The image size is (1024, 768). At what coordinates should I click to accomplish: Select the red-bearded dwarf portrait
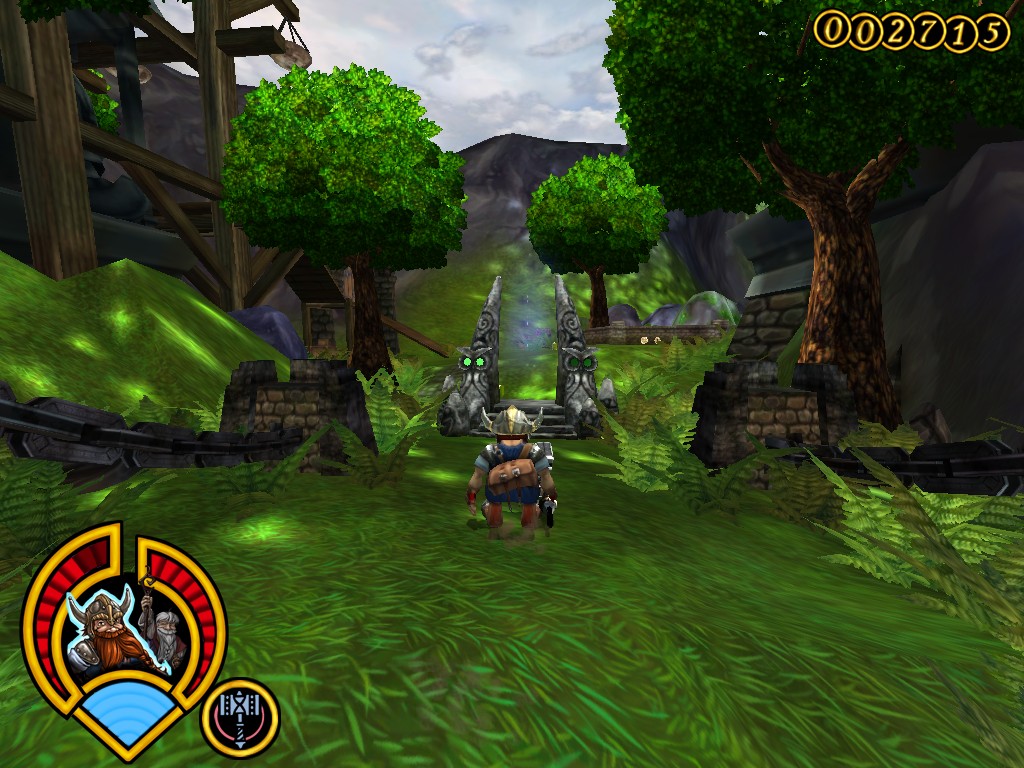(x=101, y=632)
